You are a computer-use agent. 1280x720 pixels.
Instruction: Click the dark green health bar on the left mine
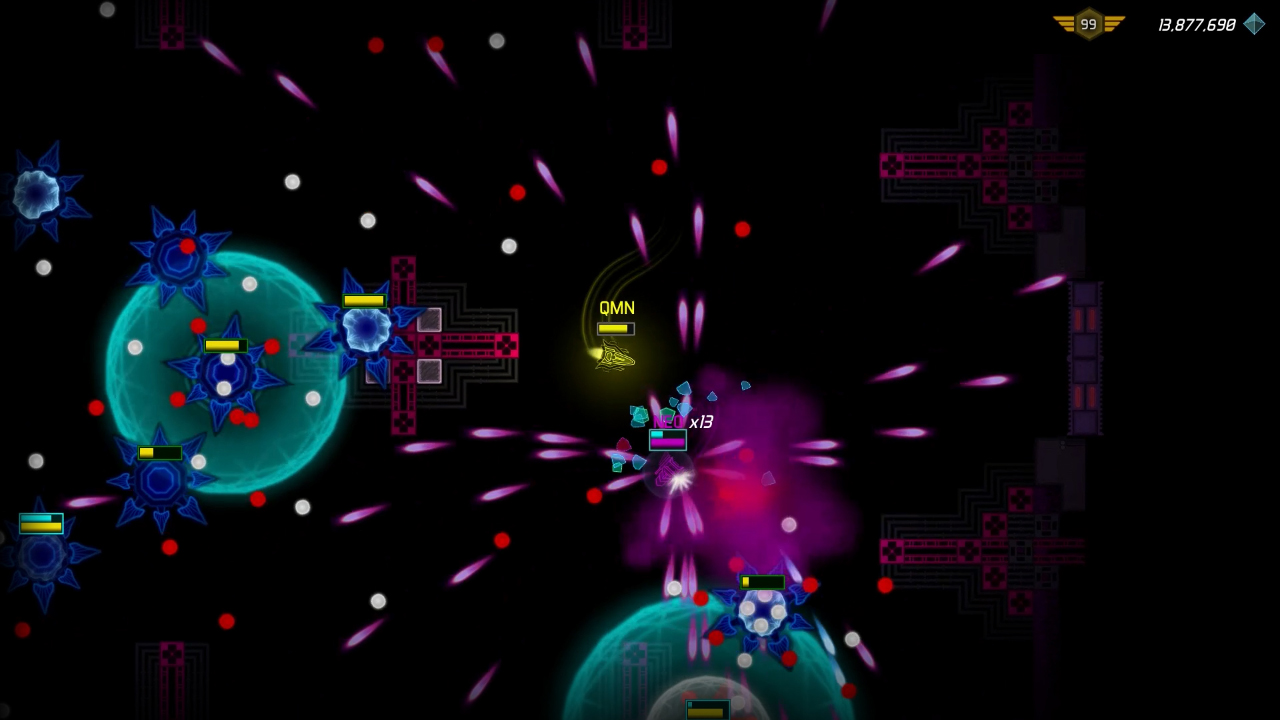click(x=158, y=452)
